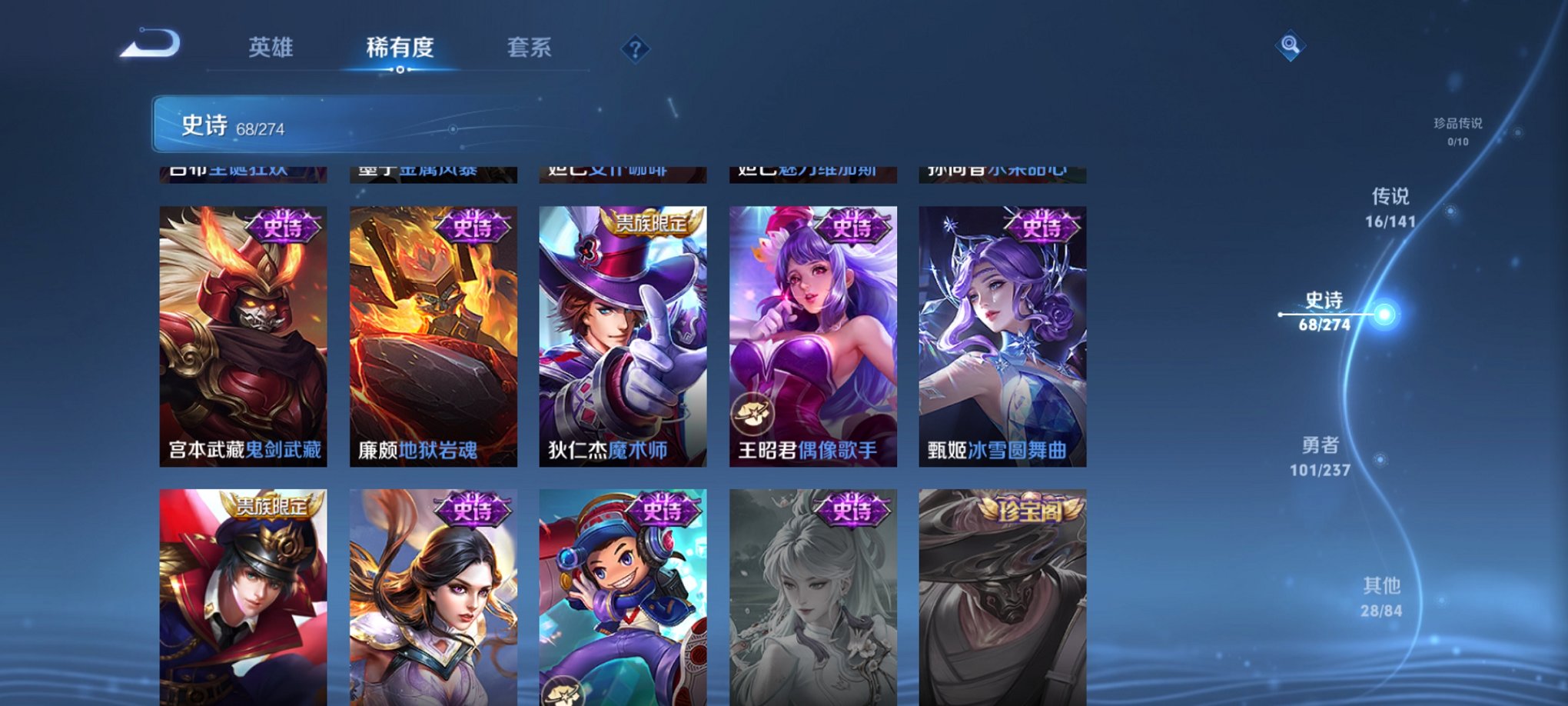
Task: Open the help question mark icon
Action: point(635,51)
